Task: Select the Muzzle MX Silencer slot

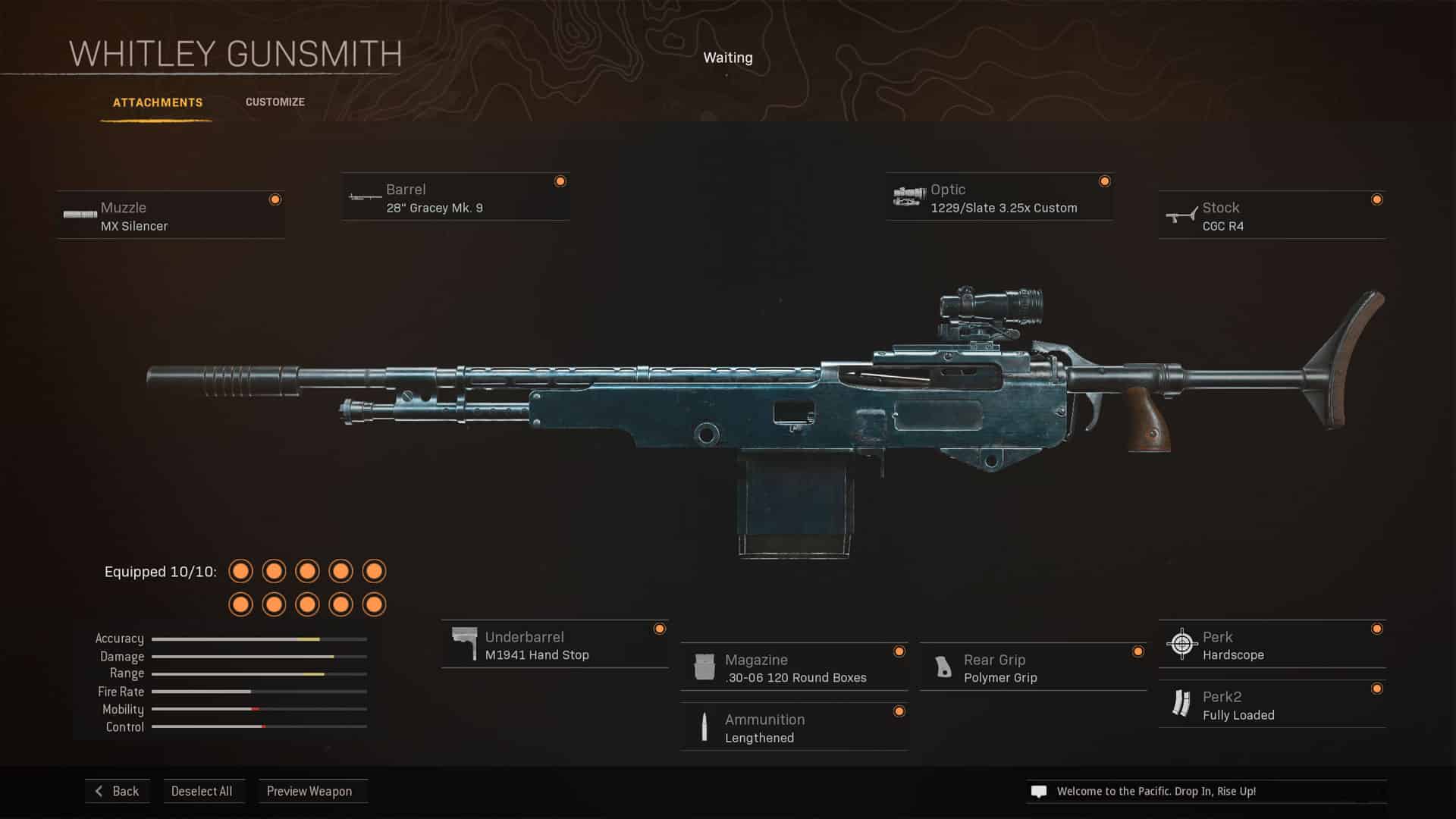Action: point(171,216)
